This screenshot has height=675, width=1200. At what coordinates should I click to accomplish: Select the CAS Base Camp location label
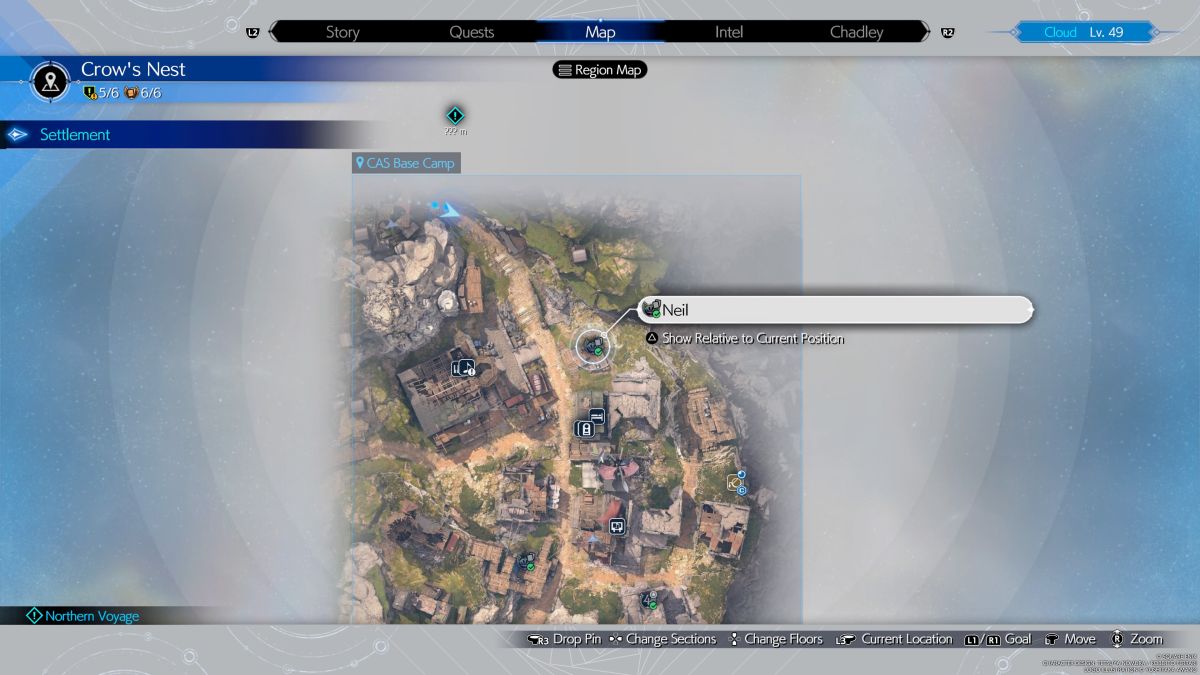405,163
